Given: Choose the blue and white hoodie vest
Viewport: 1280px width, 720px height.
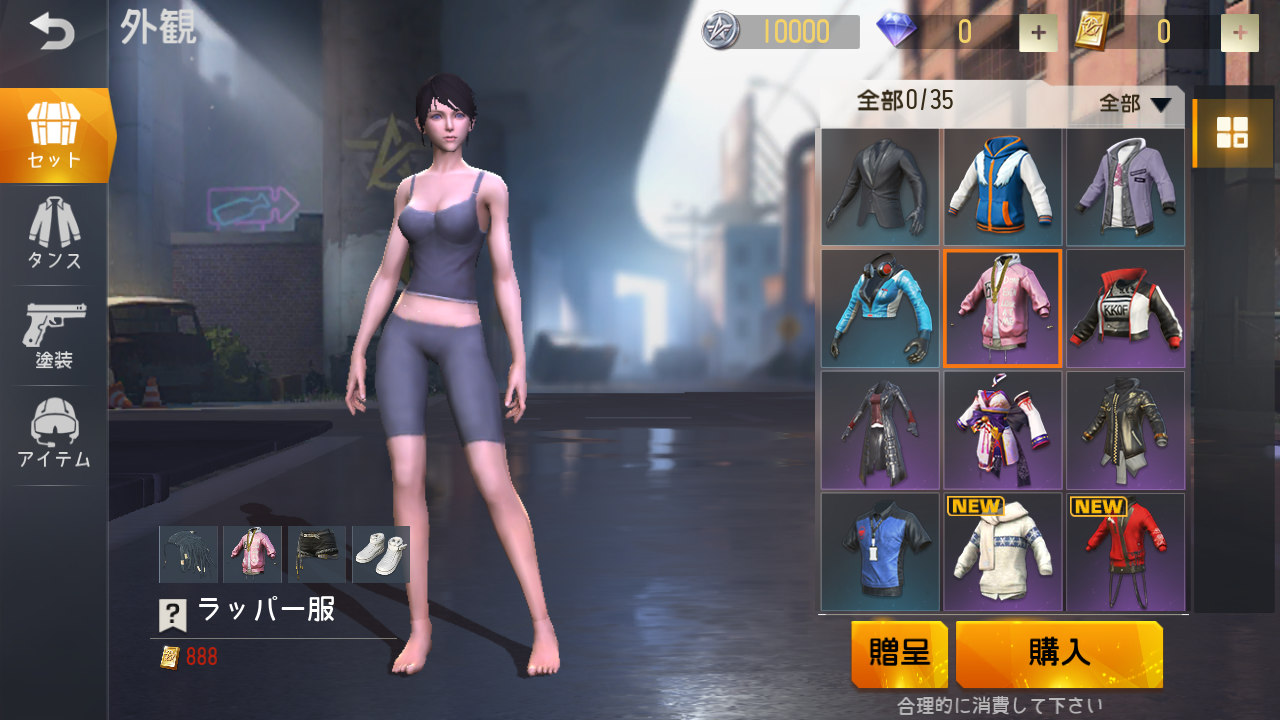Looking at the screenshot, I should (1002, 187).
